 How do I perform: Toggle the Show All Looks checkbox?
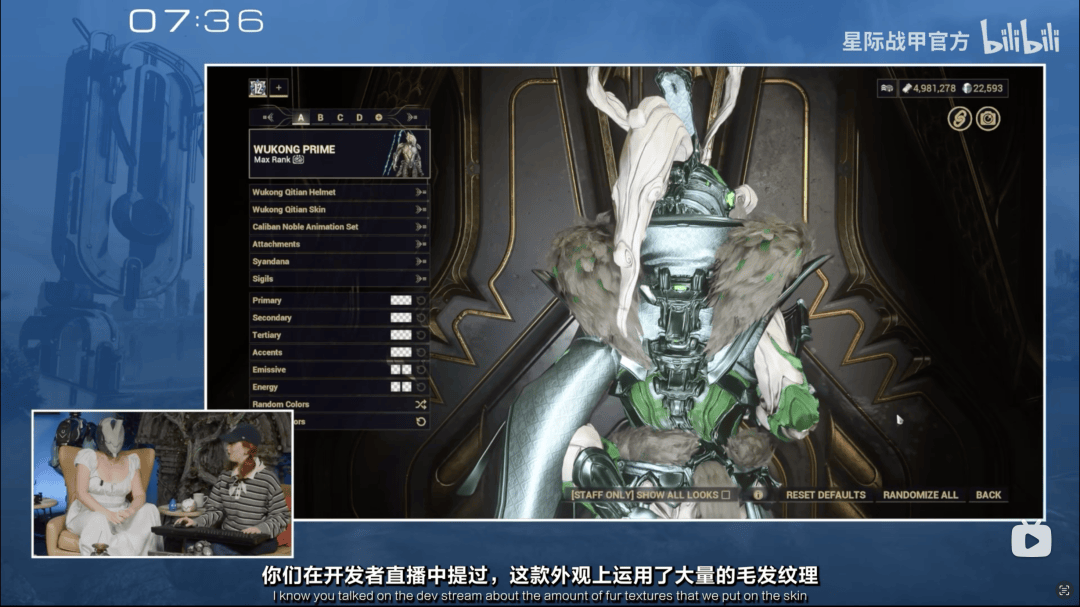tap(725, 495)
